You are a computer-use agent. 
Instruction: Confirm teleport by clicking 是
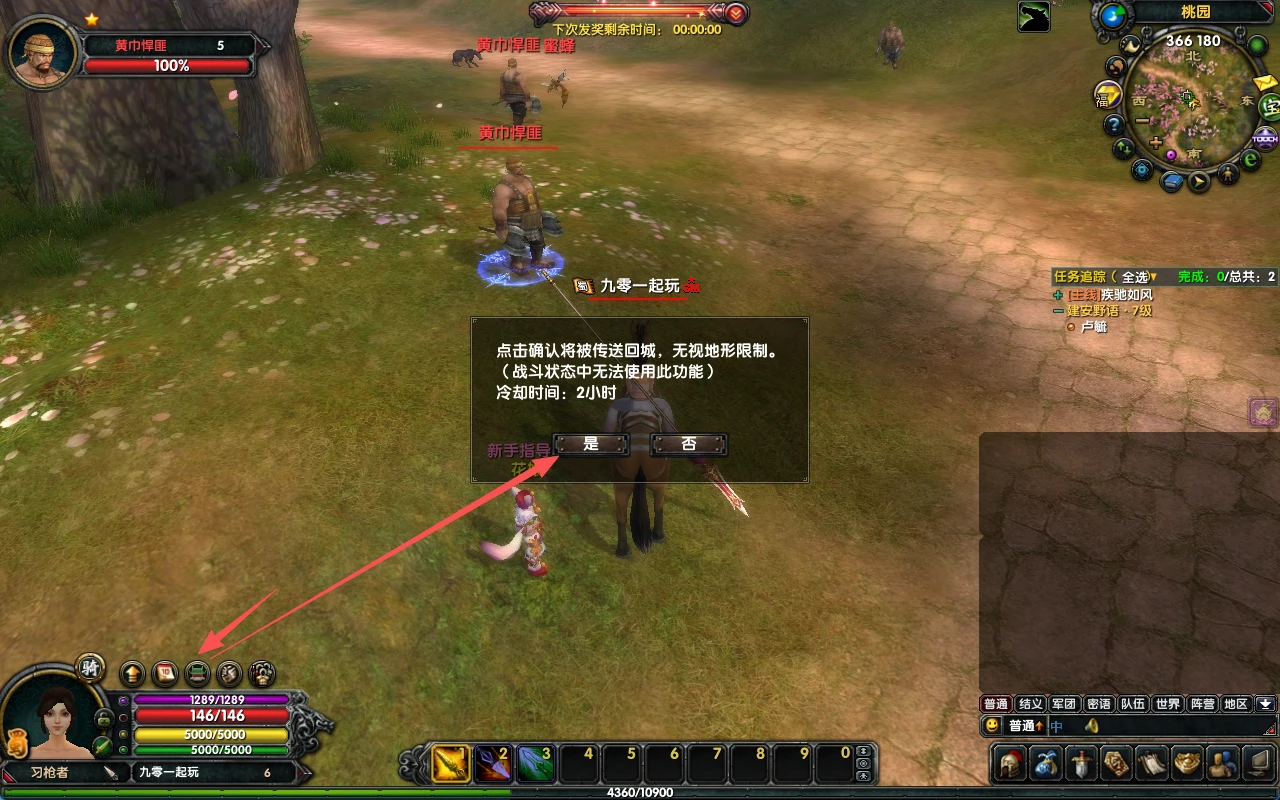591,444
